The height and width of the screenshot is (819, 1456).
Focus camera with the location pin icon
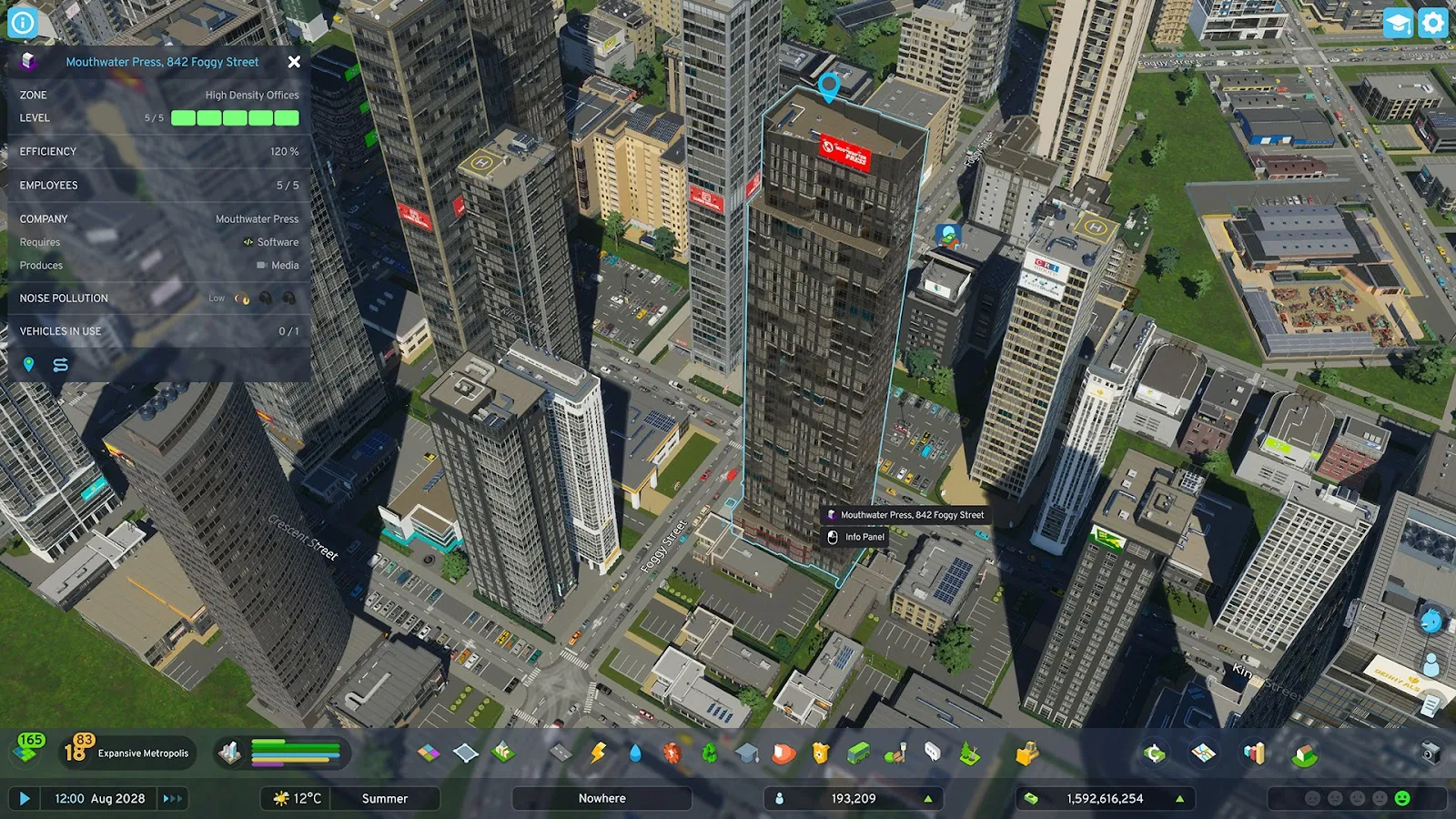[29, 365]
